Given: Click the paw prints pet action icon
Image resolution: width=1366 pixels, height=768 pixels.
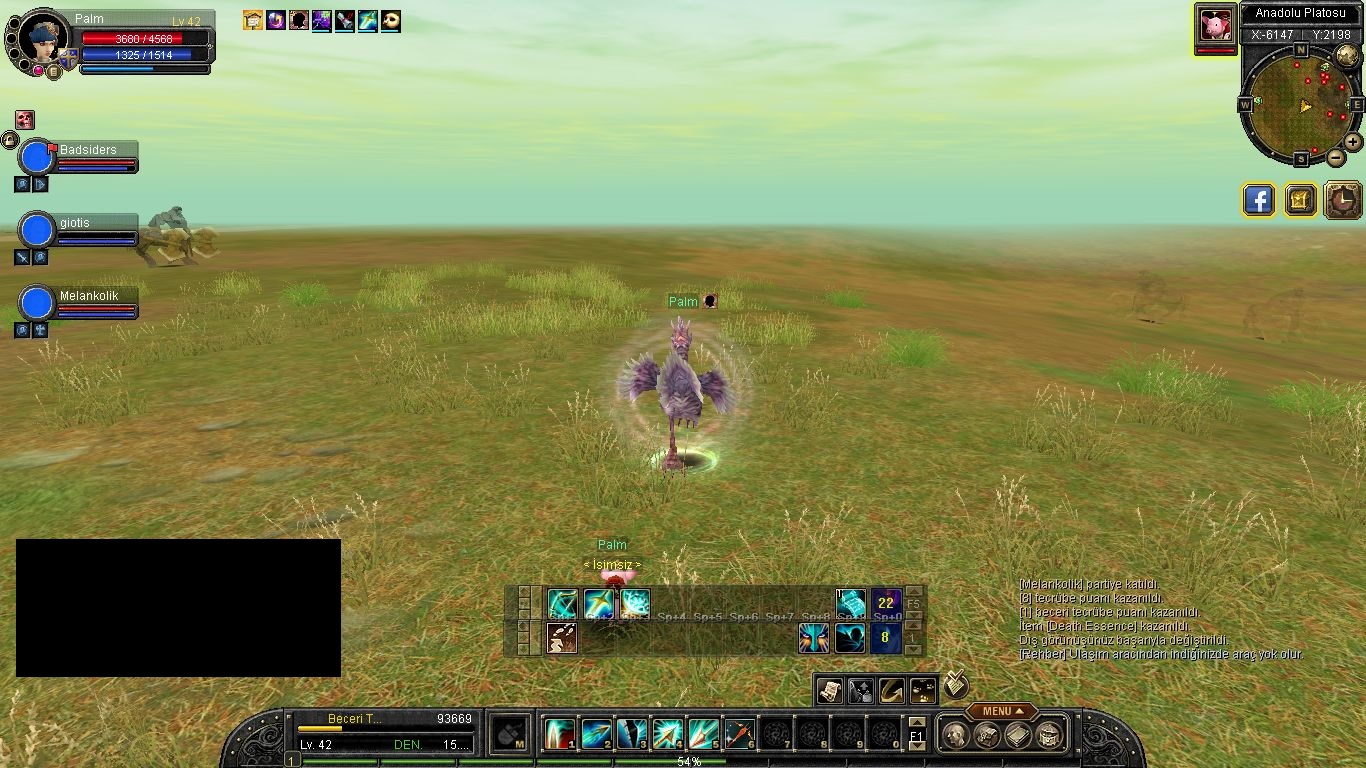Looking at the screenshot, I should pos(923,690).
